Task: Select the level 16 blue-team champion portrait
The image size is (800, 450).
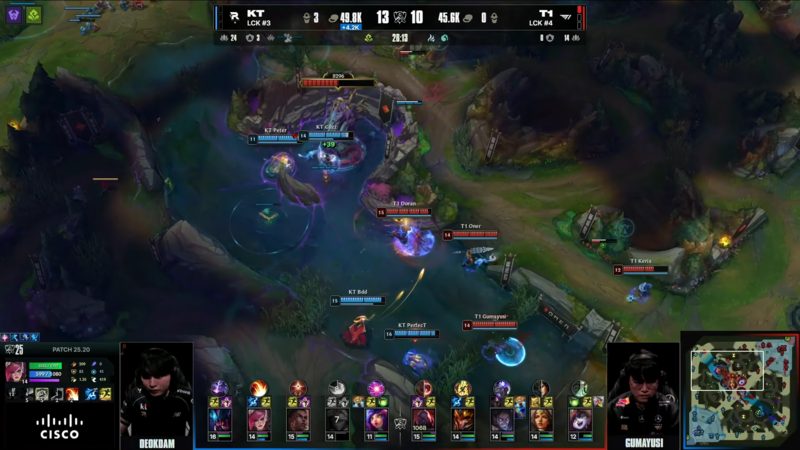Action: point(220,419)
